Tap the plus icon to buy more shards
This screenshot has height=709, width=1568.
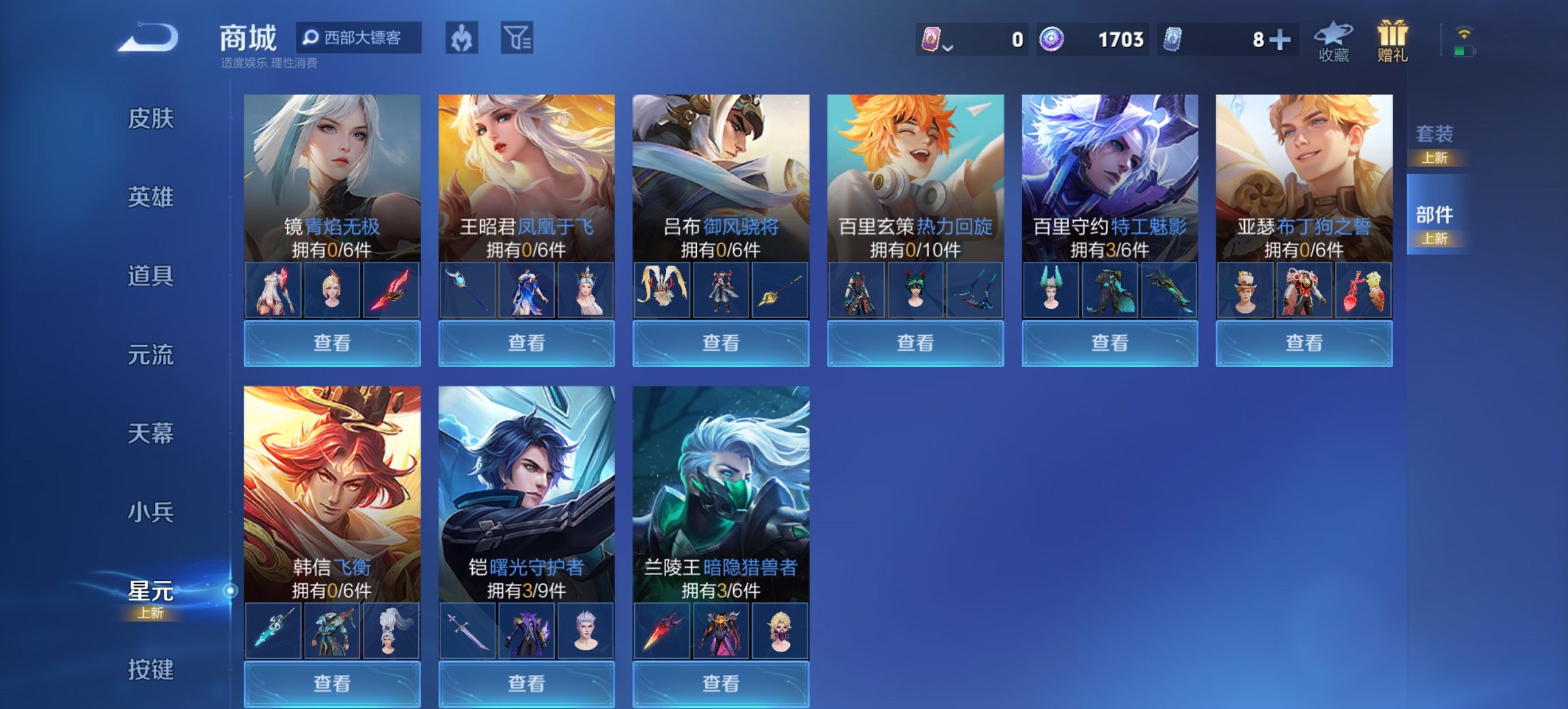pyautogui.click(x=1279, y=39)
